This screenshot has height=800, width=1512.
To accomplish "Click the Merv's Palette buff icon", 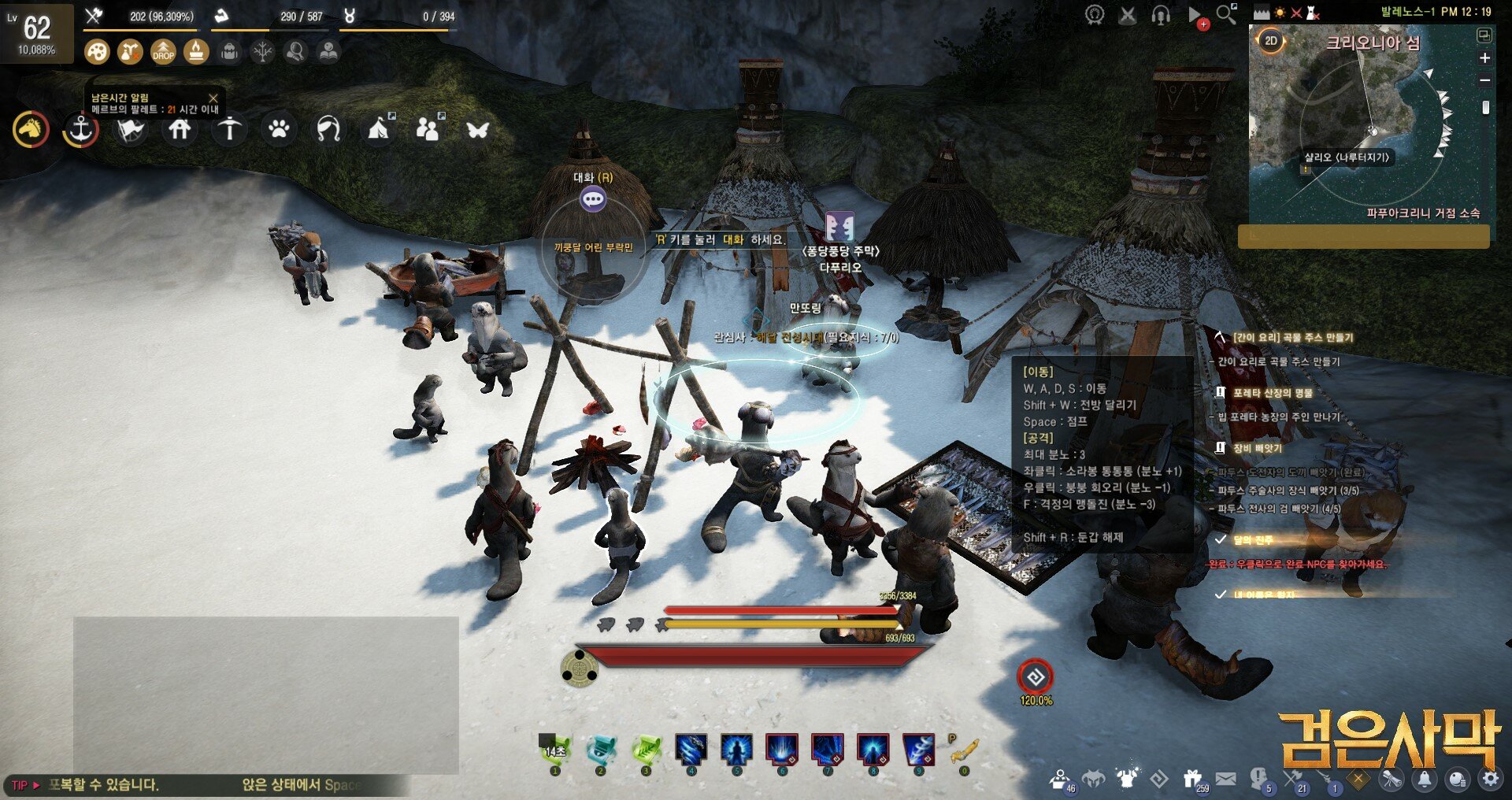I will 97,52.
